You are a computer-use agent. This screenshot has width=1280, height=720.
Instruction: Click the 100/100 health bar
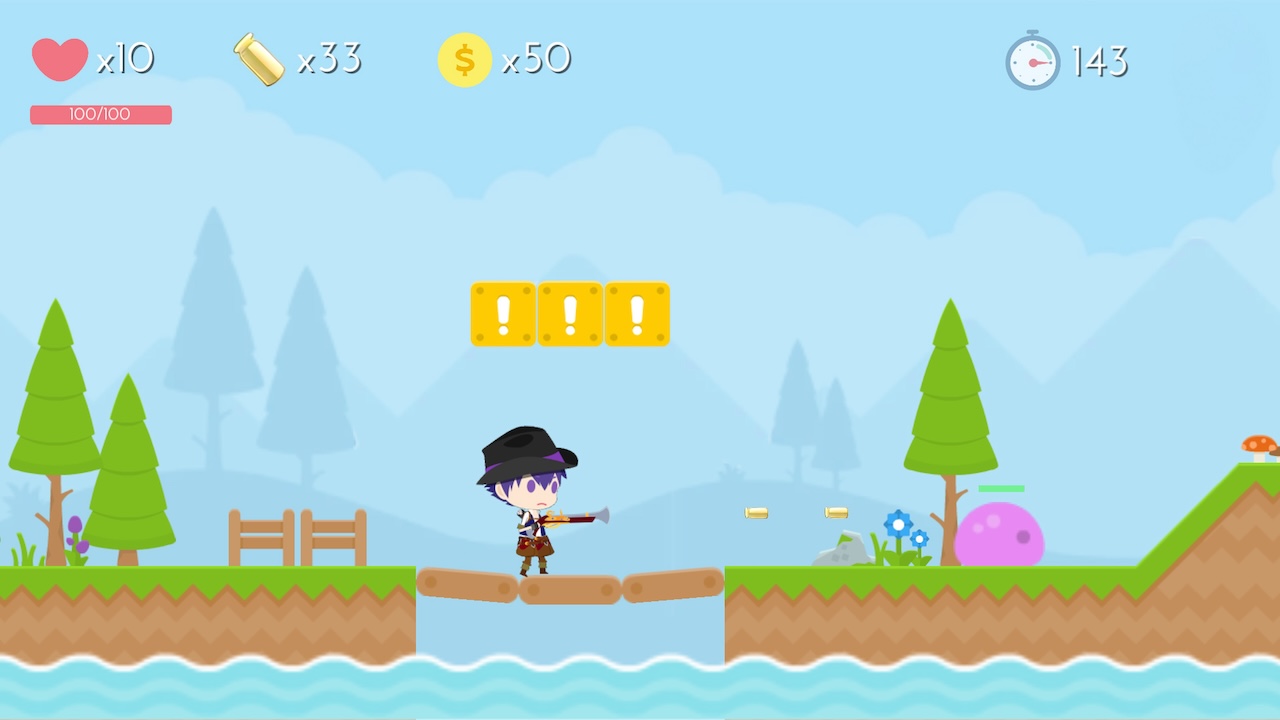point(100,114)
